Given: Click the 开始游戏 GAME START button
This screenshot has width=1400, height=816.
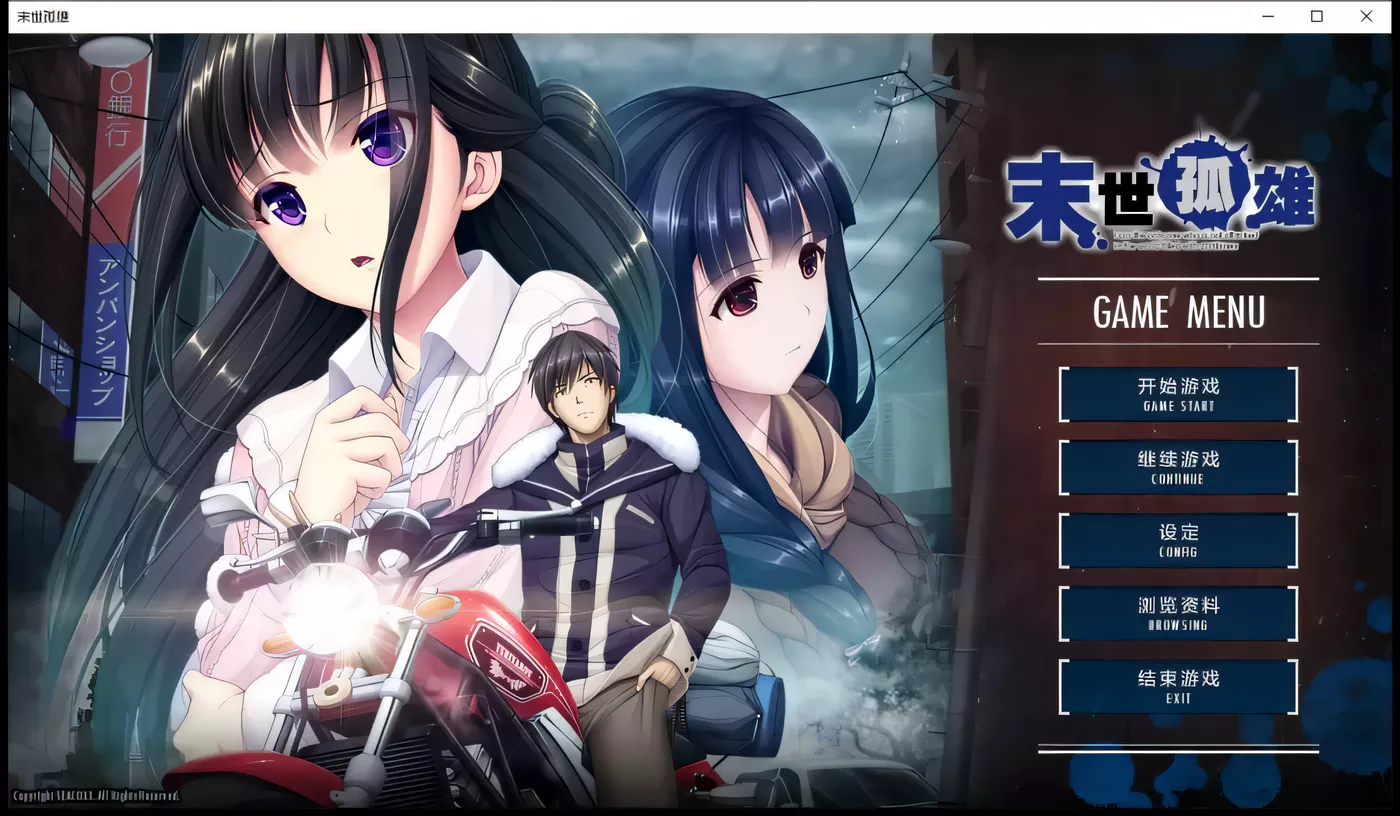Looking at the screenshot, I should 1178,392.
